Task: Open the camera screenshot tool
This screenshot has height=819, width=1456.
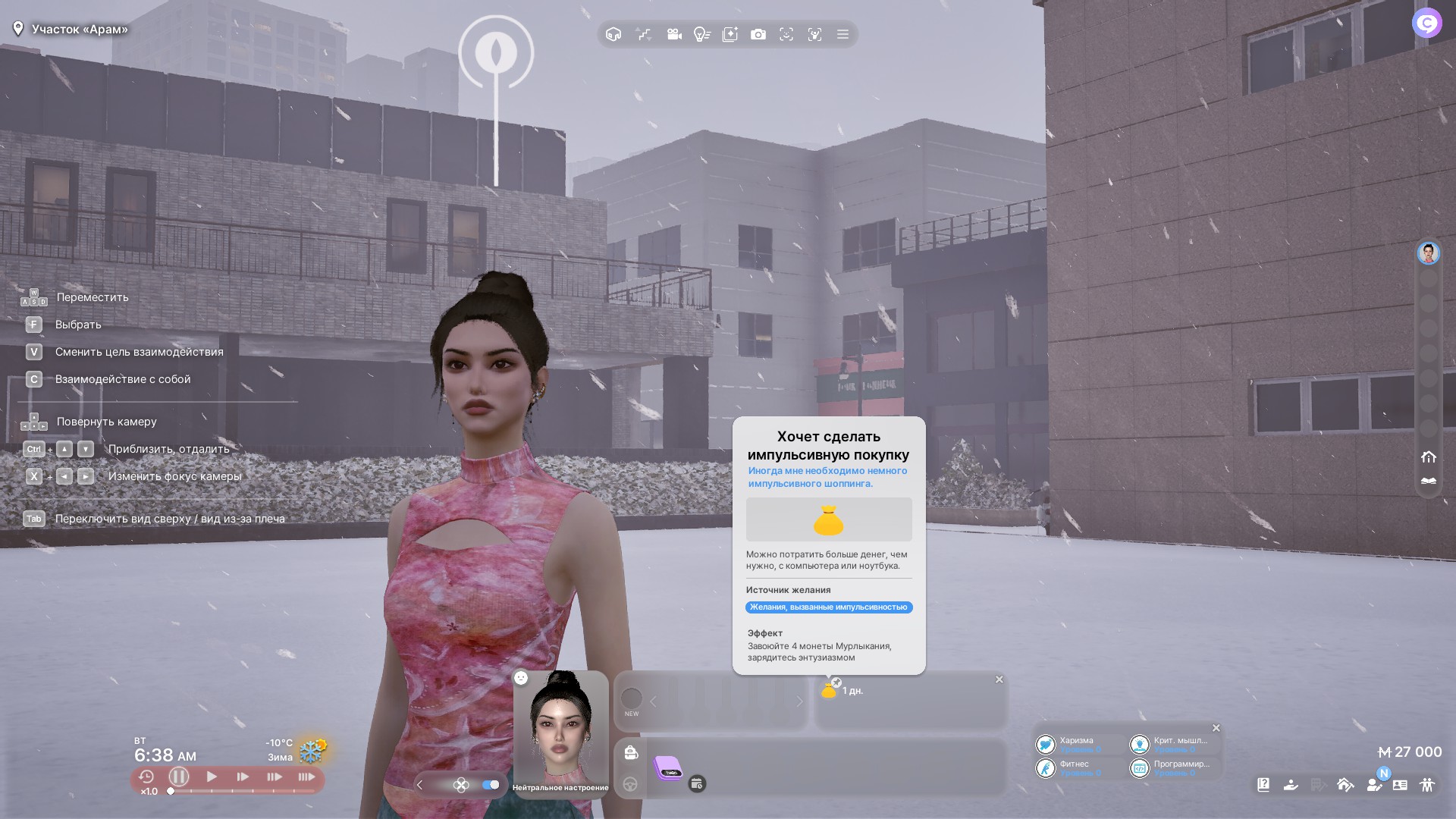Action: [x=758, y=34]
